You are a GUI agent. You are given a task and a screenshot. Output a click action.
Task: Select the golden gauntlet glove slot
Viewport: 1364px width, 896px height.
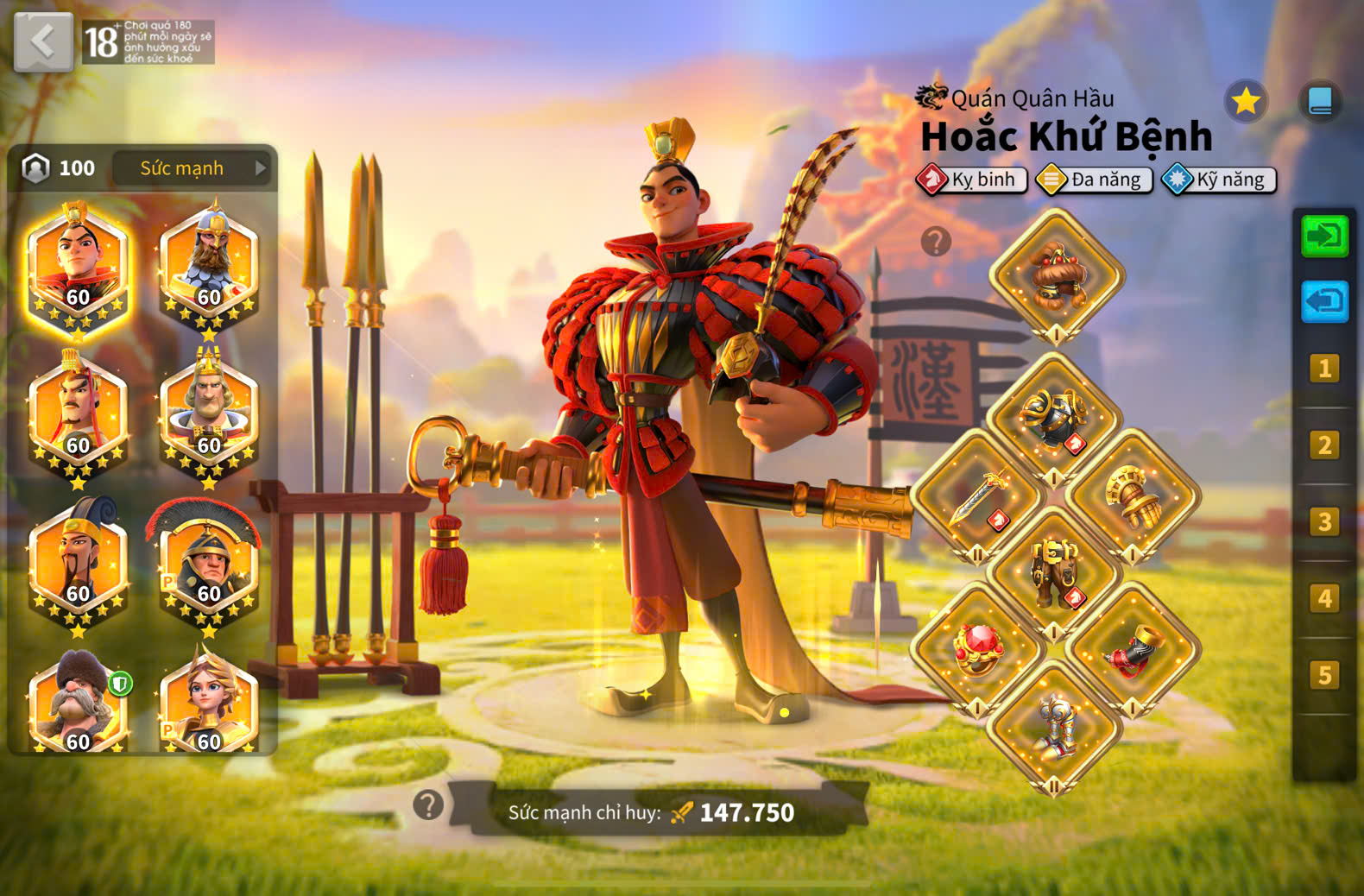tap(1132, 496)
